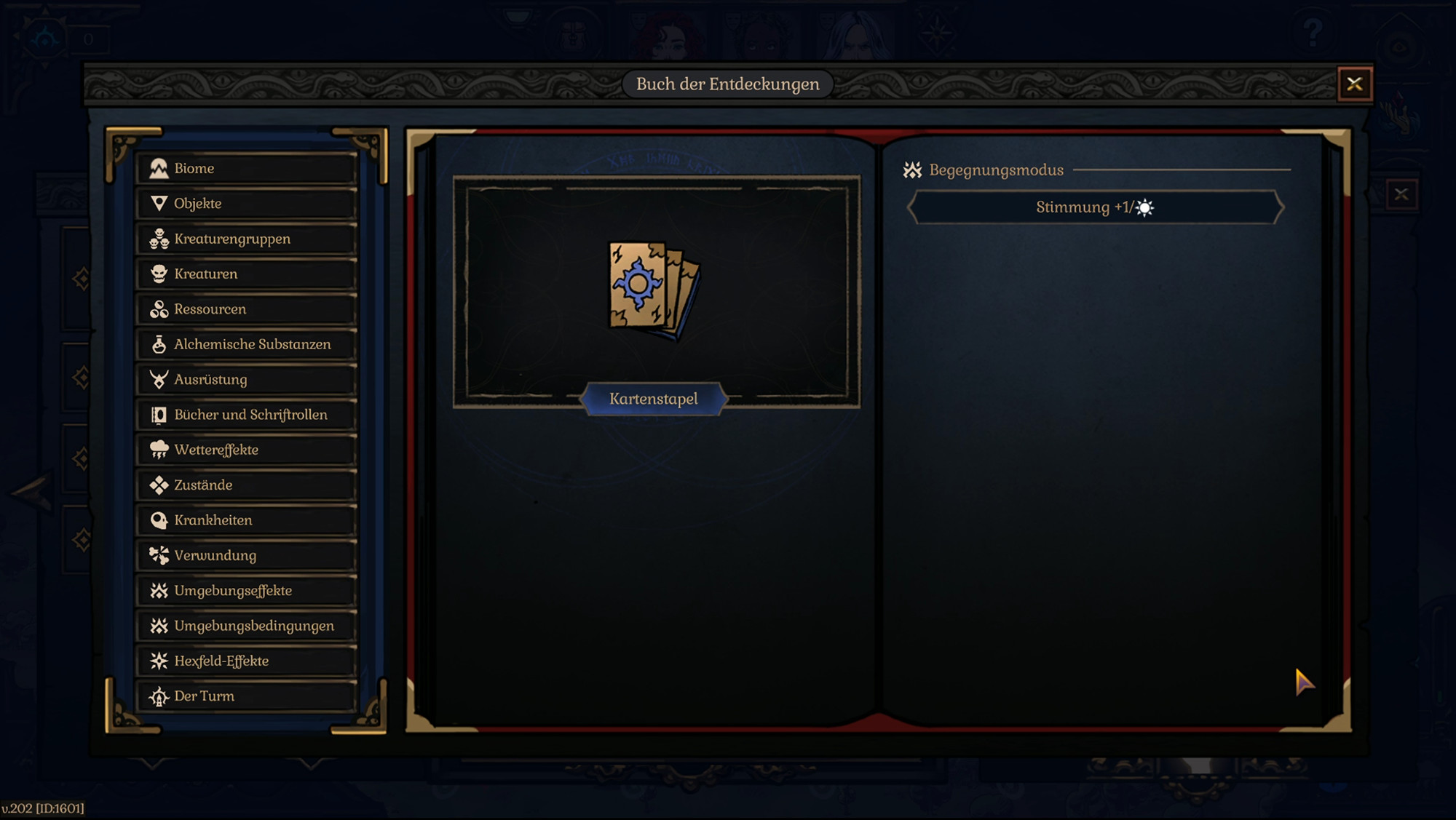Open the Kreaturen skull icon
This screenshot has width=1456, height=820.
(159, 274)
